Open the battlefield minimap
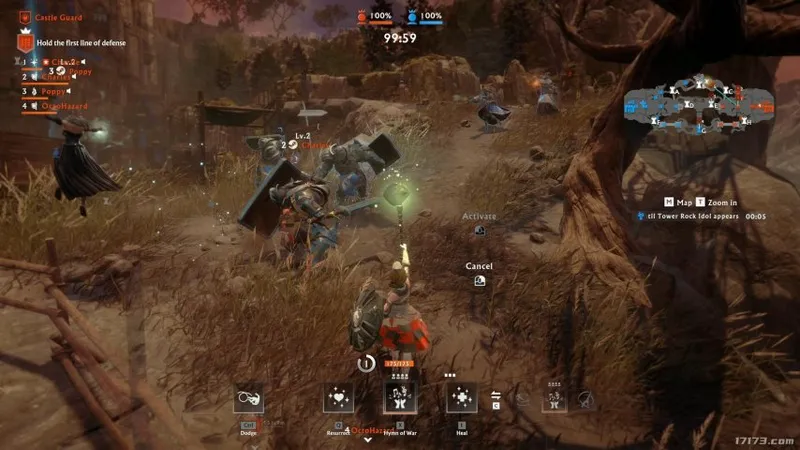Image resolution: width=800 pixels, height=450 pixels. [x=698, y=103]
